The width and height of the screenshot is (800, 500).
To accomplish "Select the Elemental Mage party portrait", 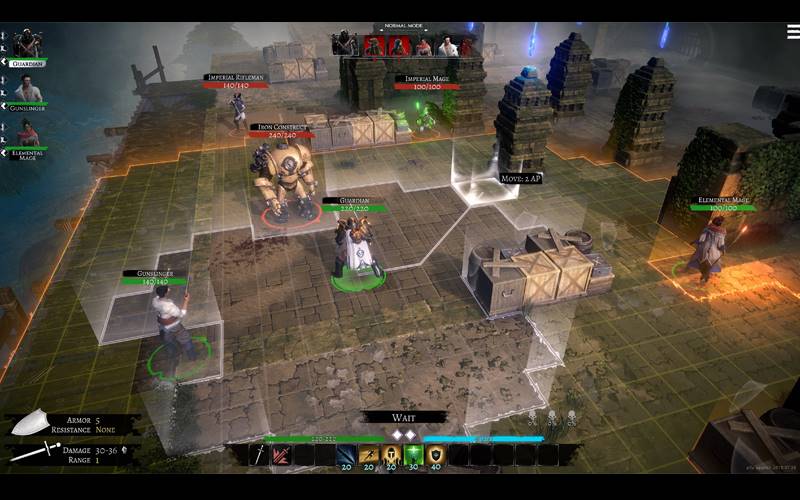I will coord(28,133).
